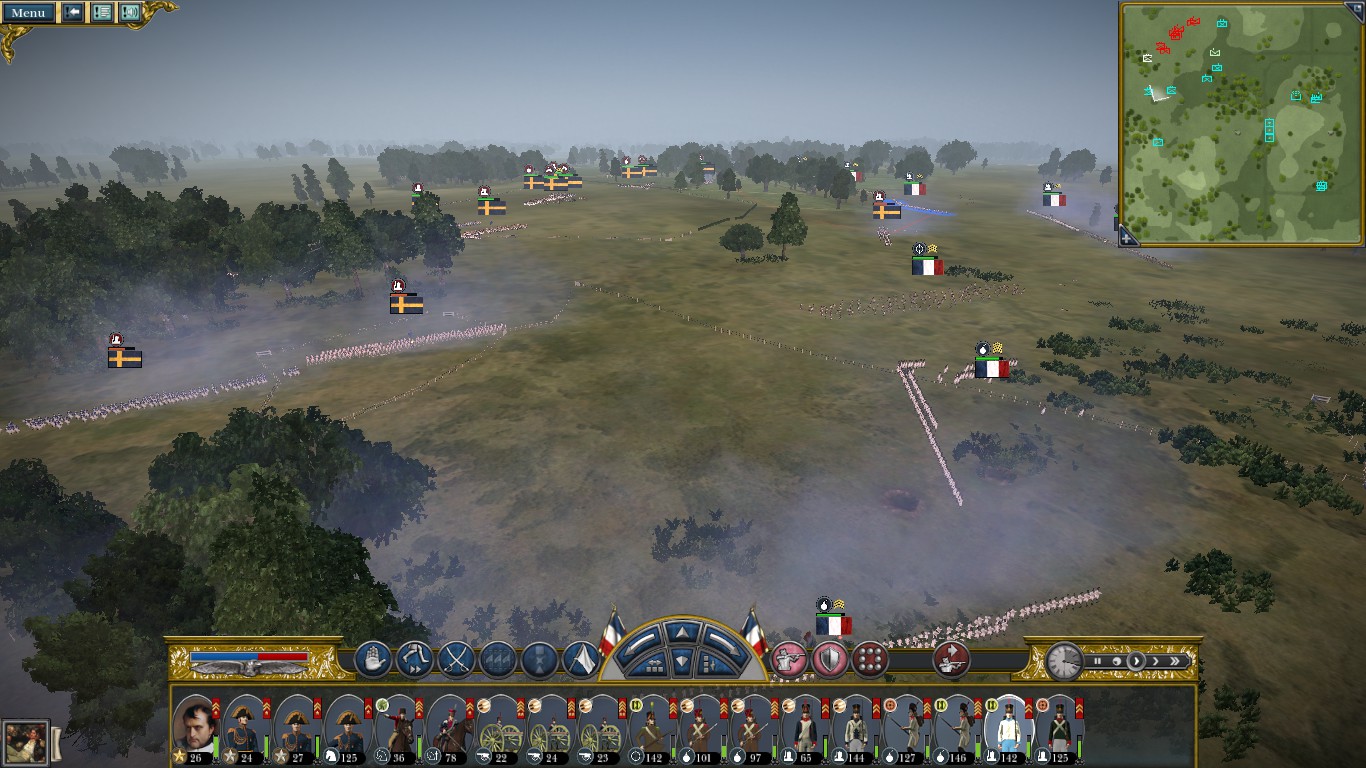Viewport: 1366px width, 768px height.
Task: Set battle speed to double-arrow fast forward
Action: tap(1176, 661)
